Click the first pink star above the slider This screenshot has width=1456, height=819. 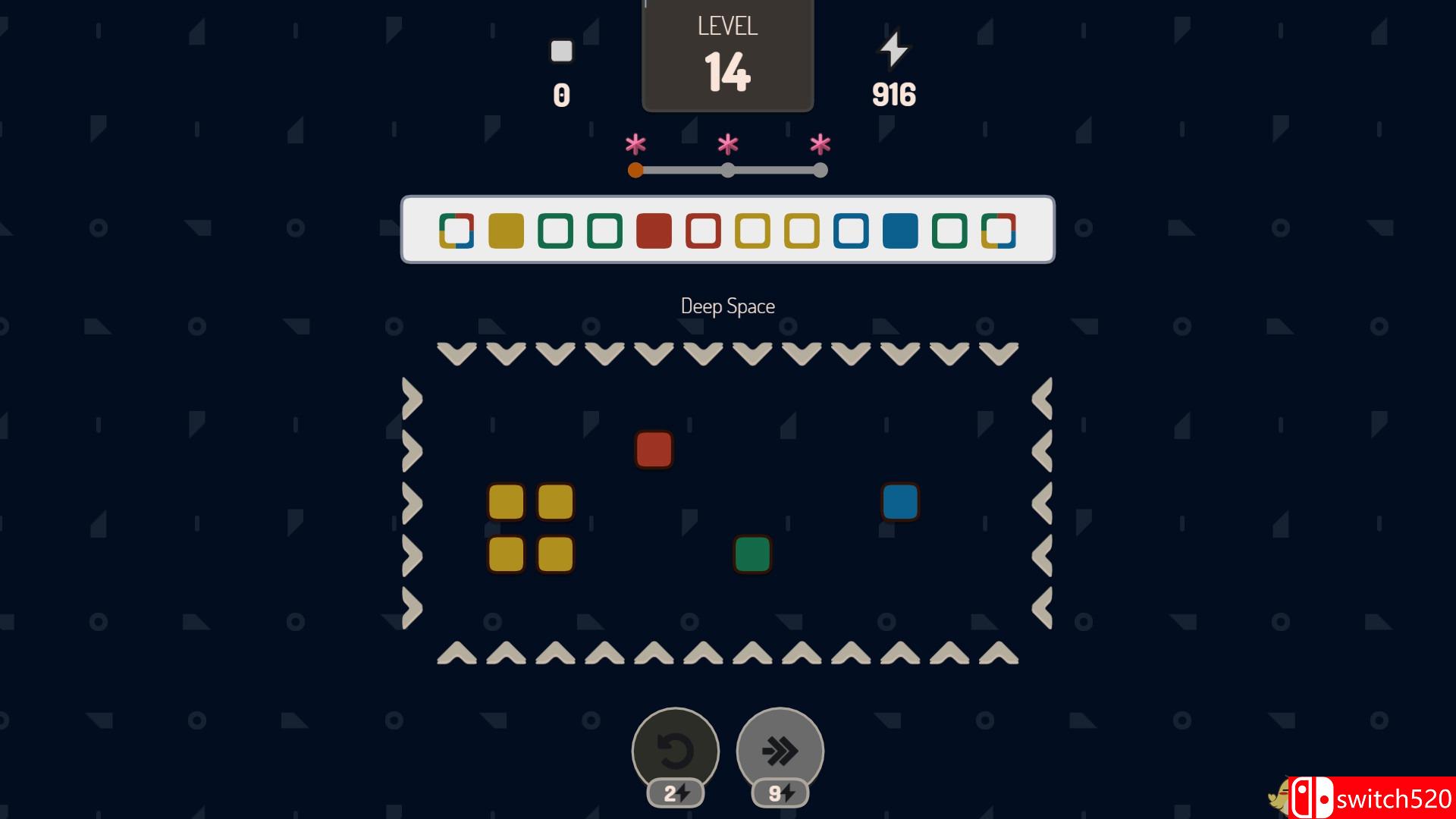635,143
